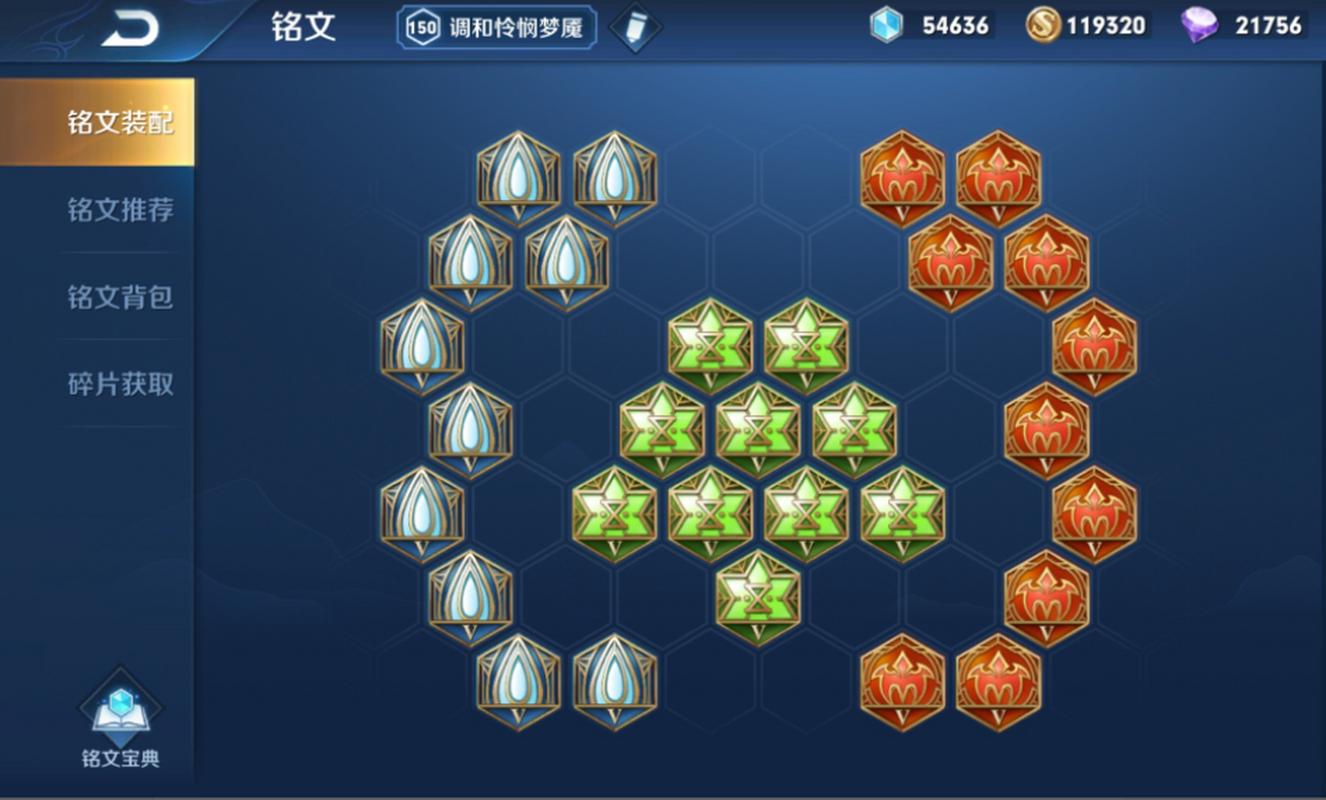Click the blue diamond currency icon showing 54636
This screenshot has height=800, width=1326.
[887, 24]
